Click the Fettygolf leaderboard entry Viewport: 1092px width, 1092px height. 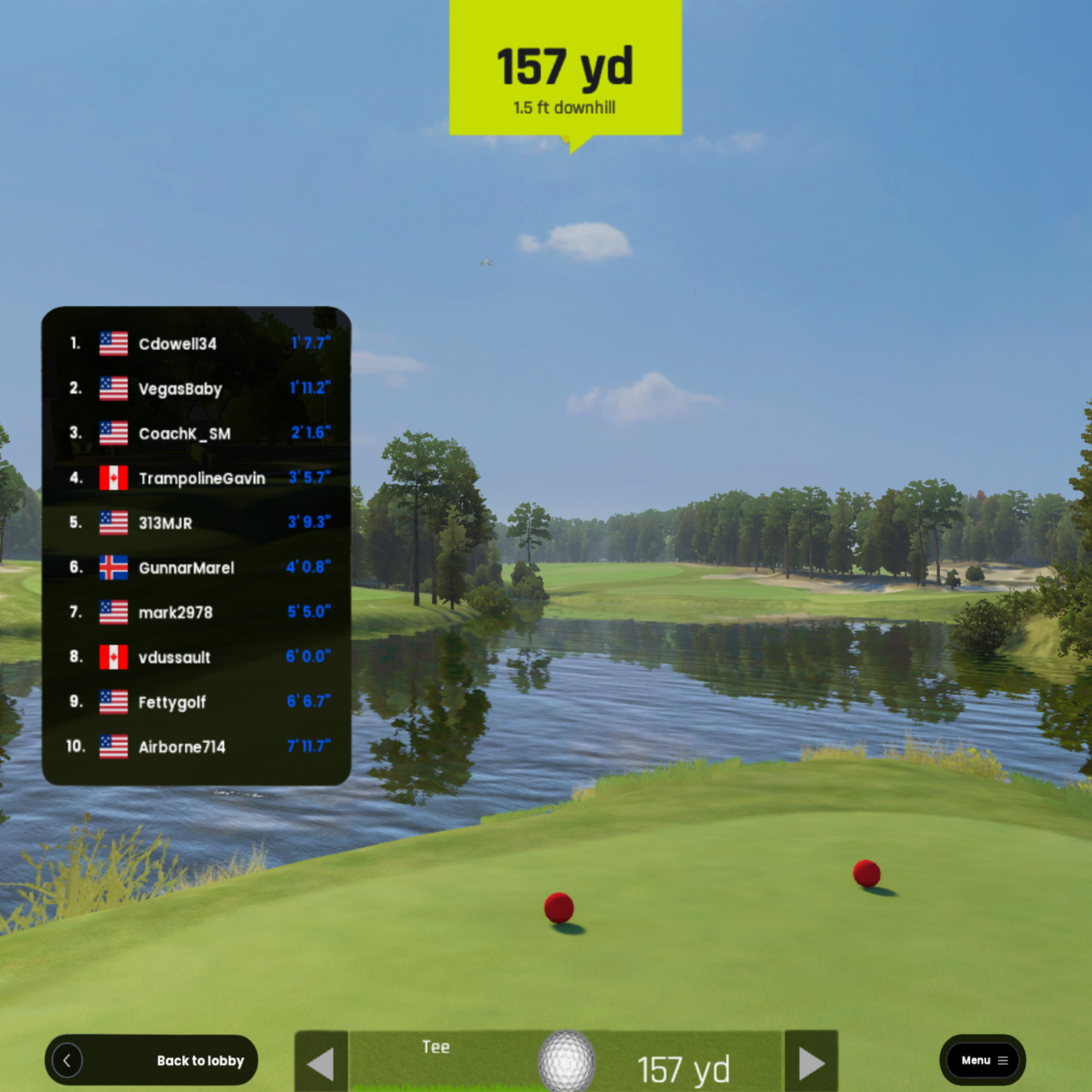(197, 702)
